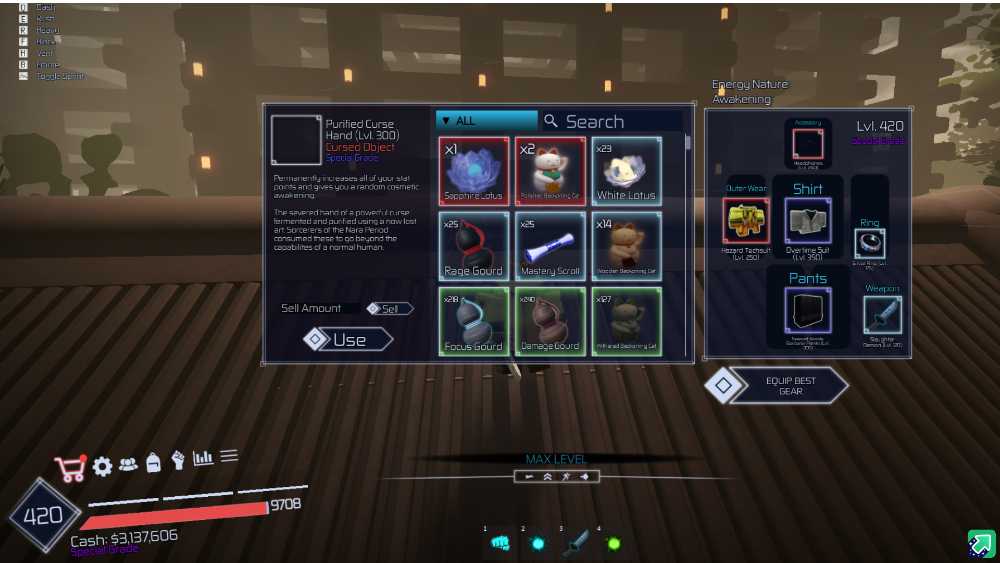Click the equipped Ring slot
Viewport: 1000px width, 563px height.
pos(869,243)
